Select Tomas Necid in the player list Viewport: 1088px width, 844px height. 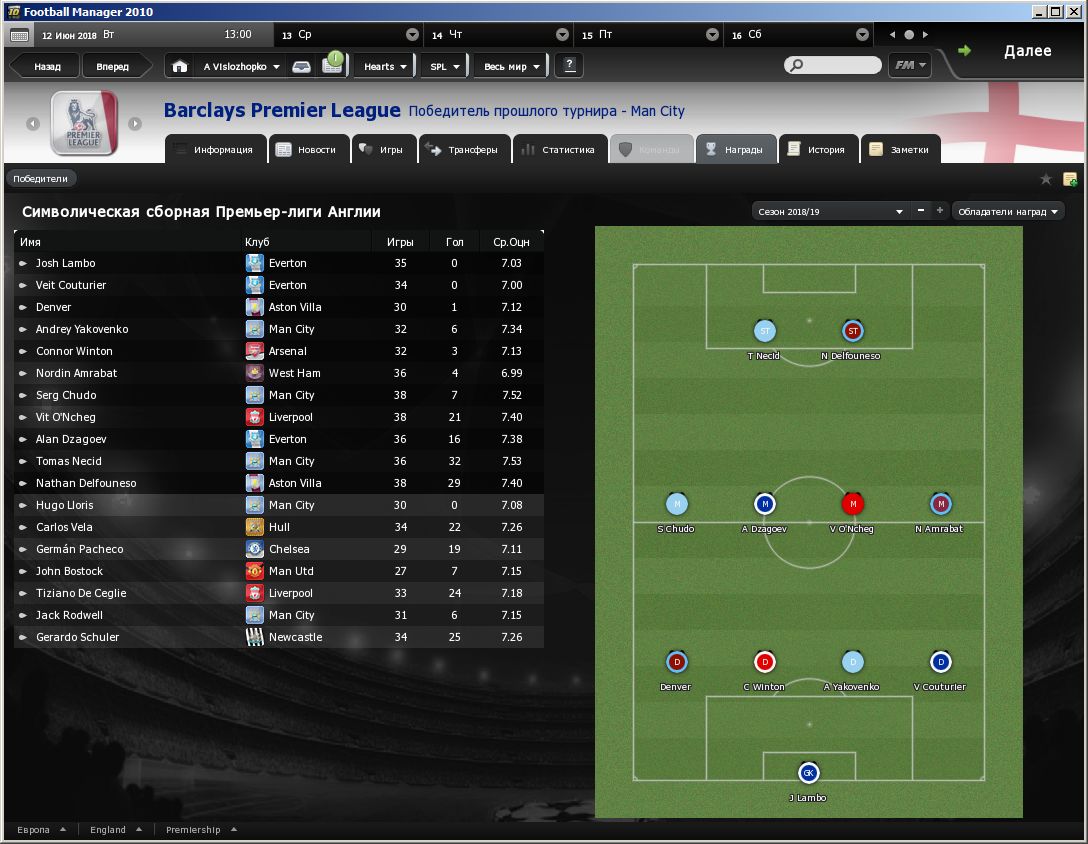coord(69,461)
